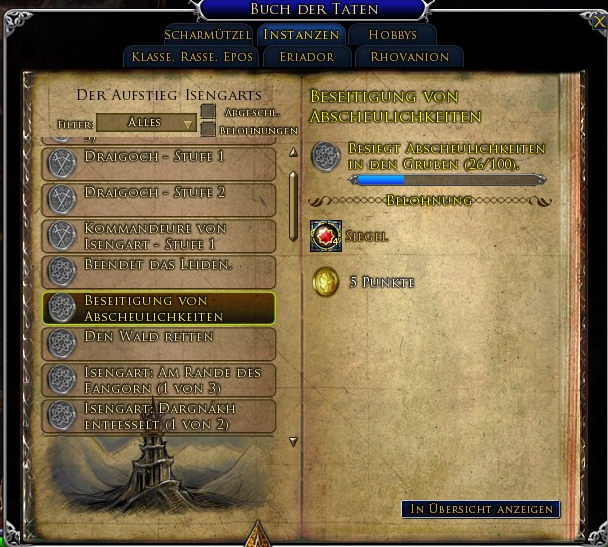Switch to the Scharmützel tab
The image size is (608, 547).
[x=207, y=34]
